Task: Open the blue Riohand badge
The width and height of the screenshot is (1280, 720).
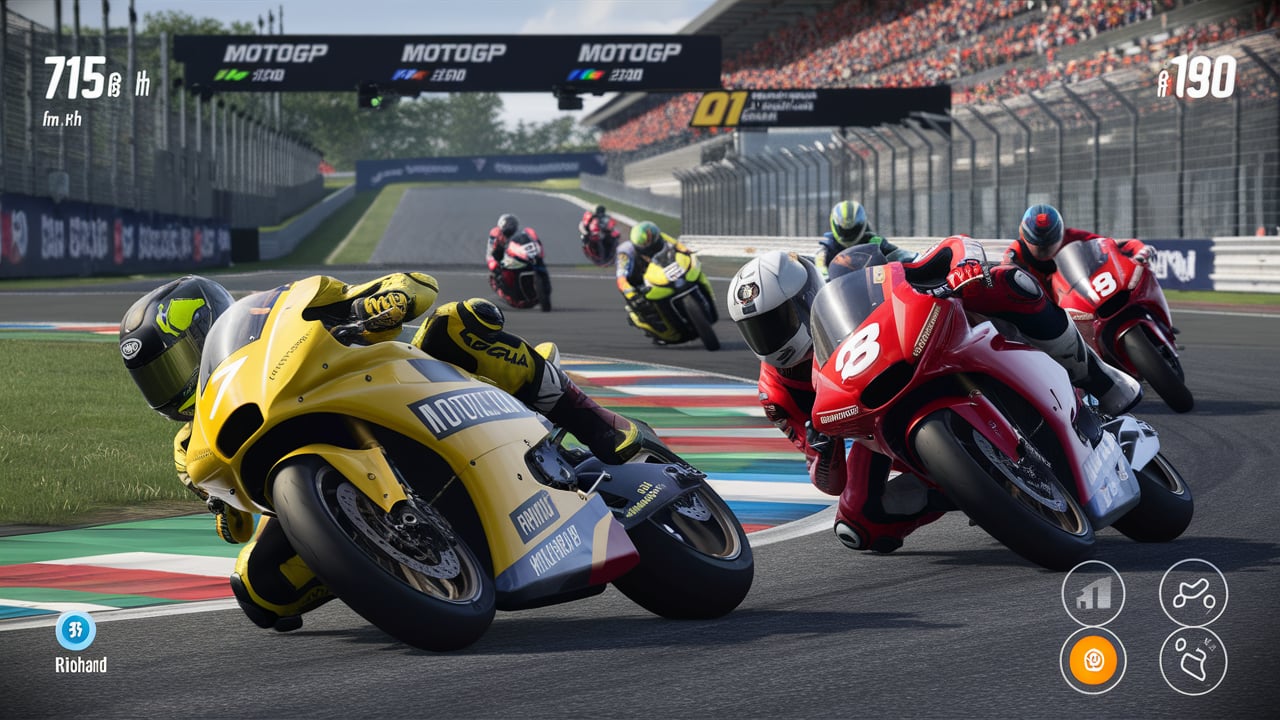Action: 76,631
